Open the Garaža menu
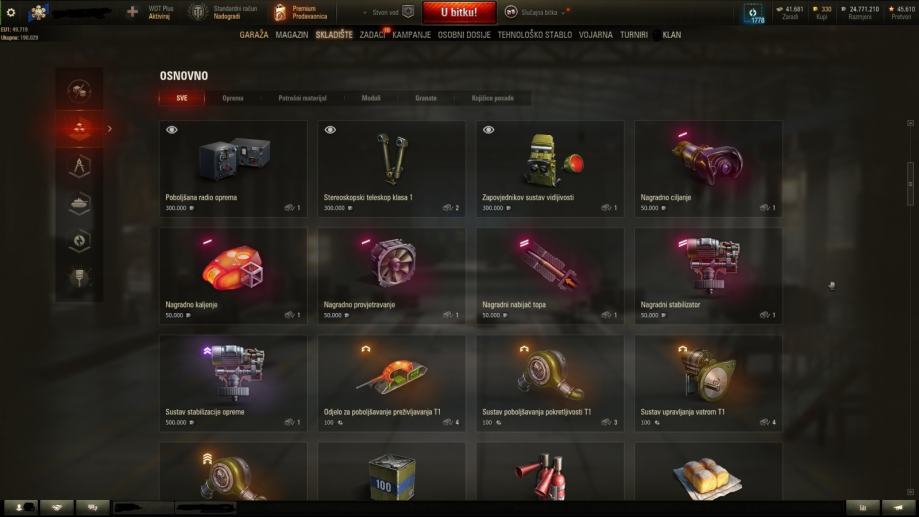 (254, 35)
